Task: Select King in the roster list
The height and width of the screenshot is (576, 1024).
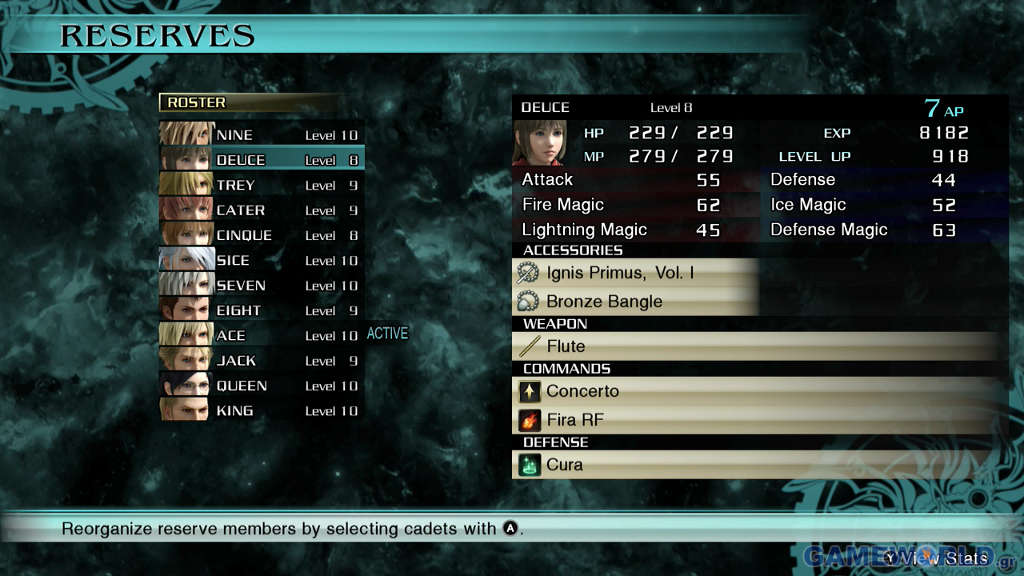Action: click(x=262, y=410)
